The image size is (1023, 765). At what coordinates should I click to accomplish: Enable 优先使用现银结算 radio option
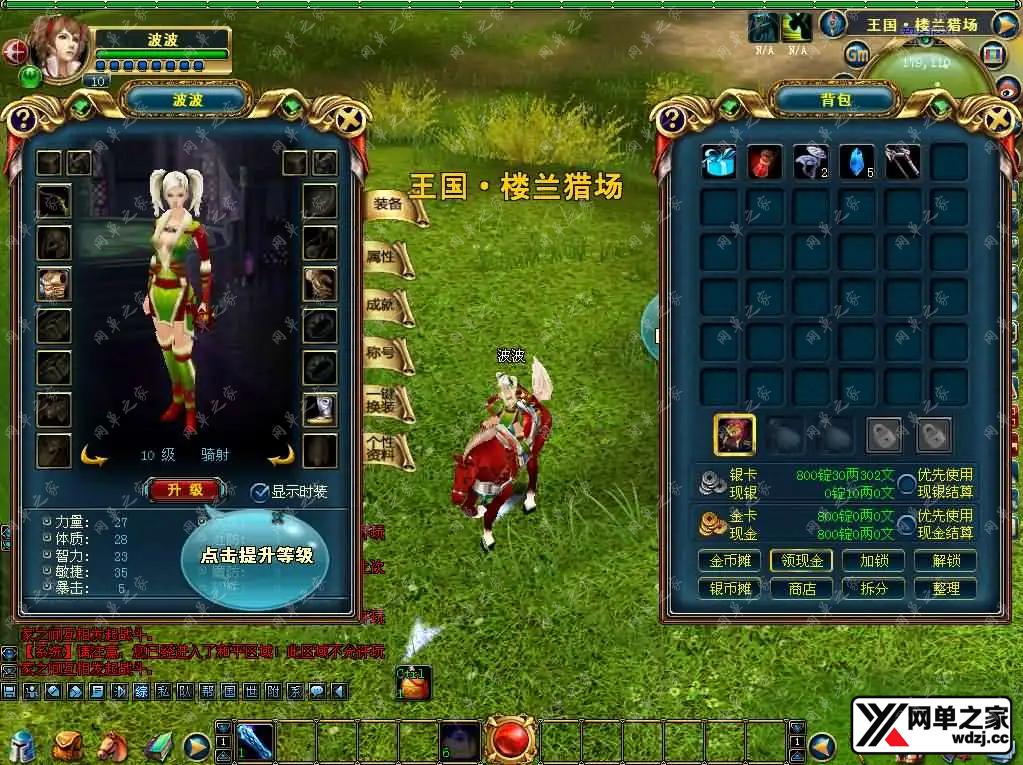pyautogui.click(x=906, y=484)
